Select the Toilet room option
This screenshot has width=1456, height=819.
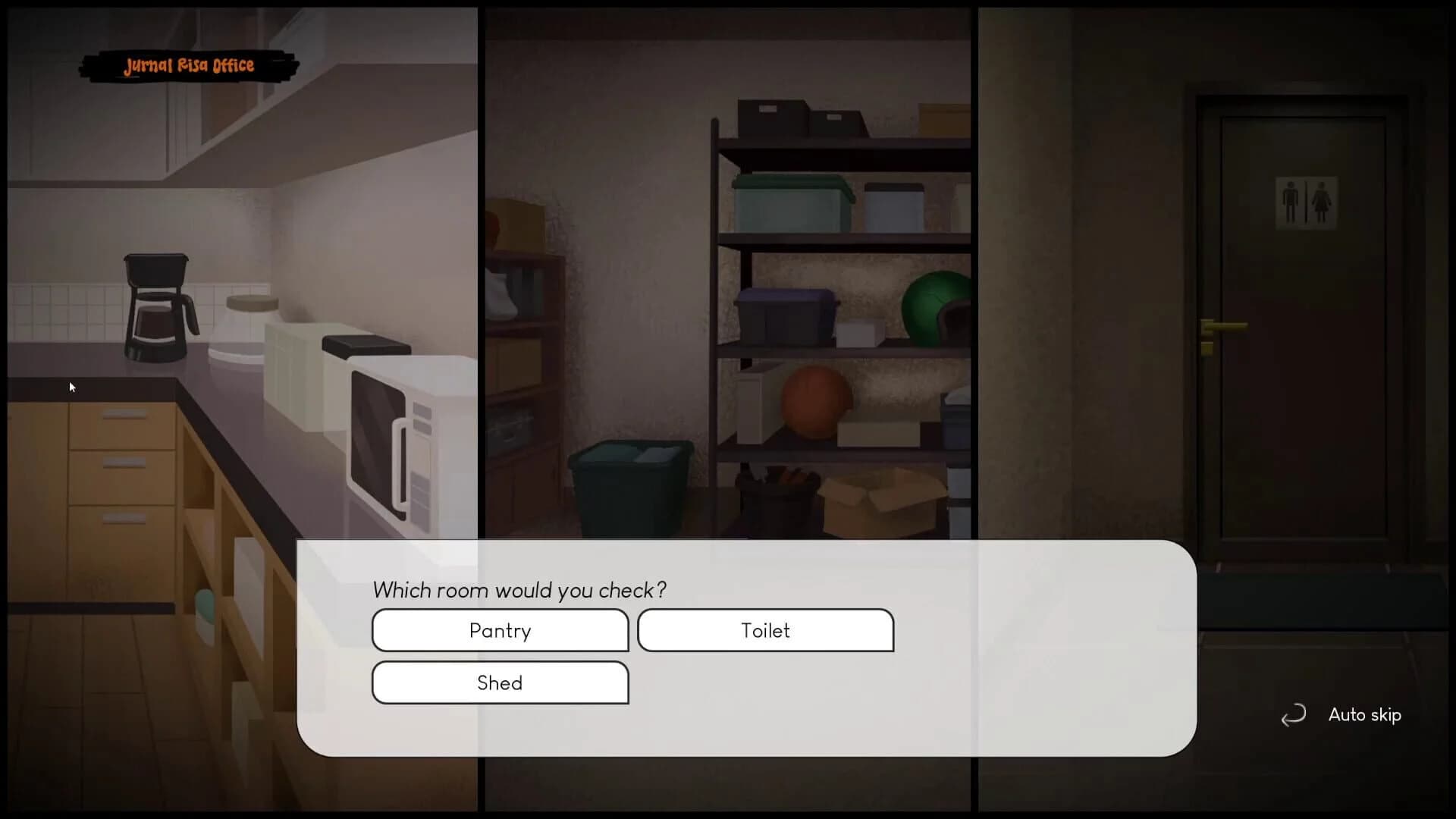[x=765, y=630]
